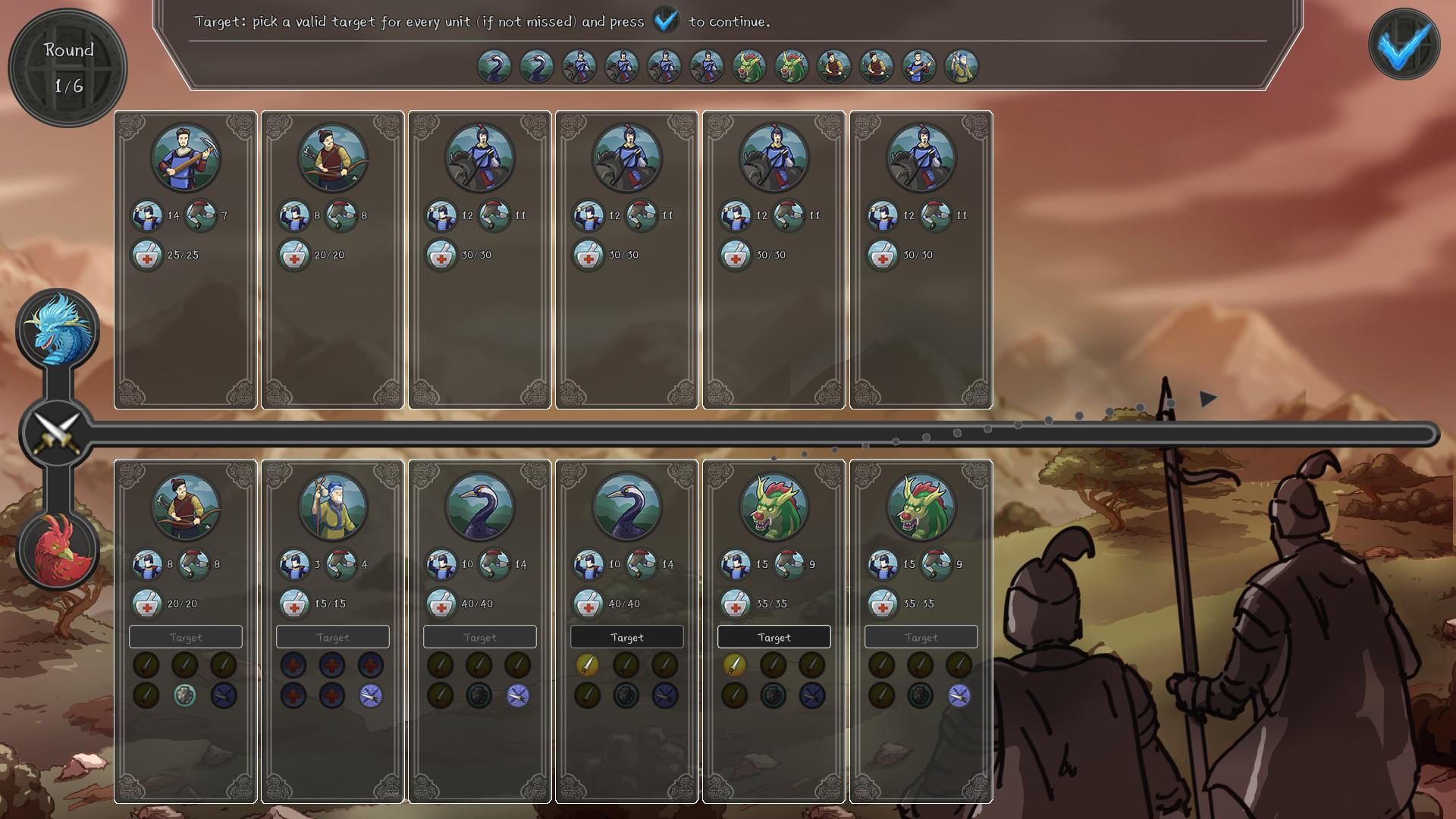The height and width of the screenshot is (819, 1456).
Task: Open the Target selector on the second dragon card
Action: 921,637
